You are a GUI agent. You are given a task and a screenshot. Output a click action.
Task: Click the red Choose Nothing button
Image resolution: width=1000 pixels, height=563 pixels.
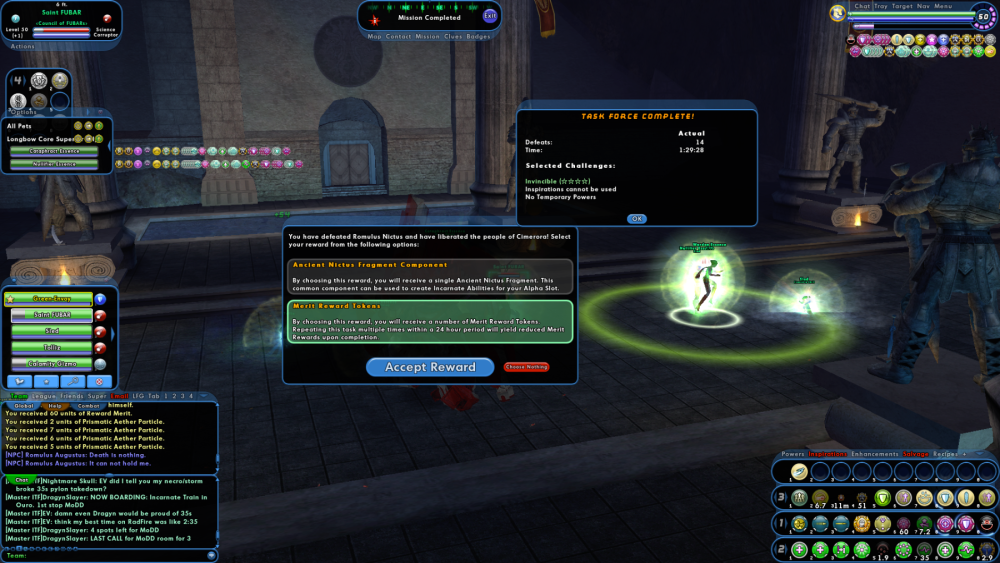[526, 367]
